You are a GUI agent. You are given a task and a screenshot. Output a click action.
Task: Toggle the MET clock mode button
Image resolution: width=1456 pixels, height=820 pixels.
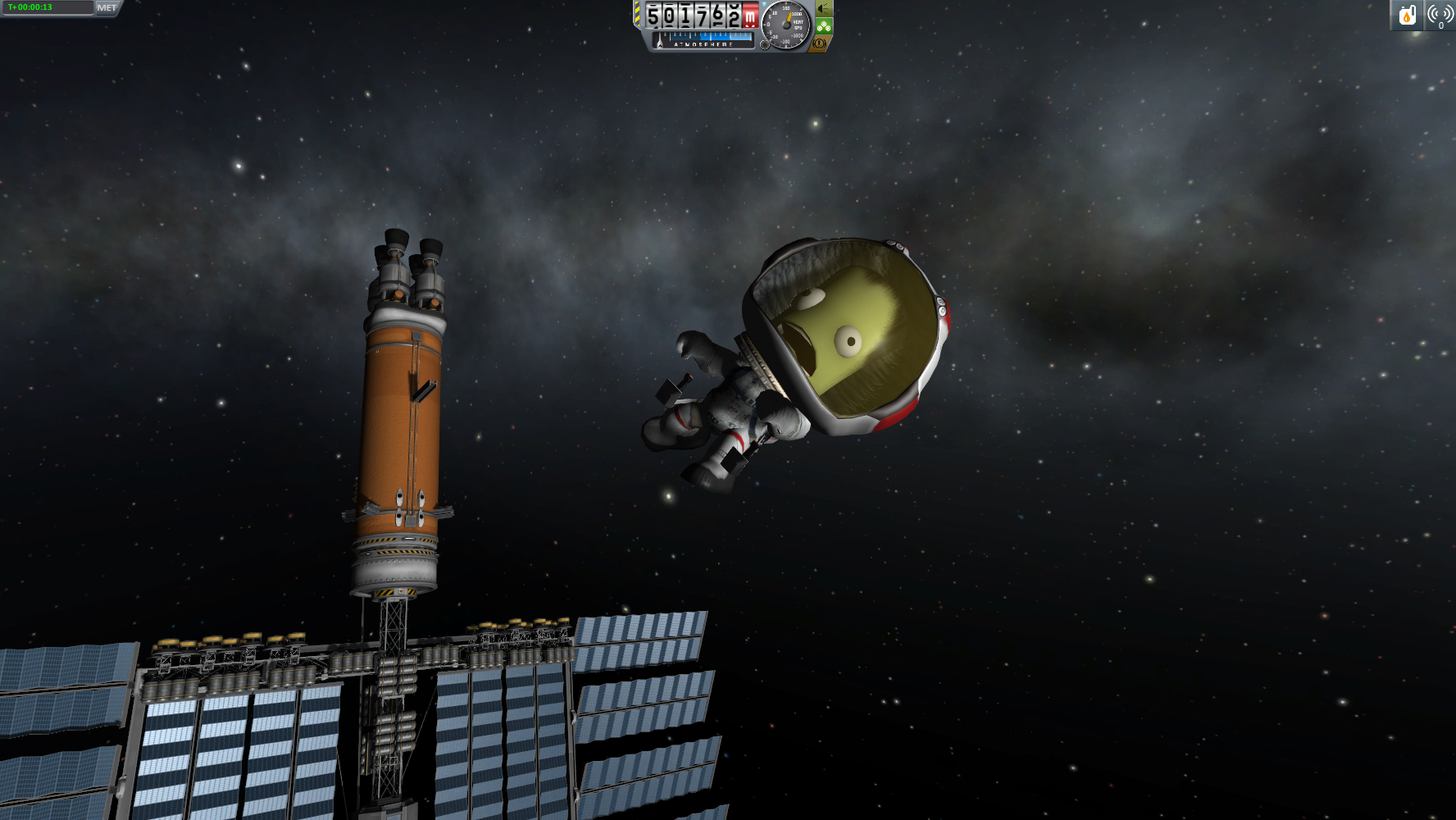tap(107, 8)
